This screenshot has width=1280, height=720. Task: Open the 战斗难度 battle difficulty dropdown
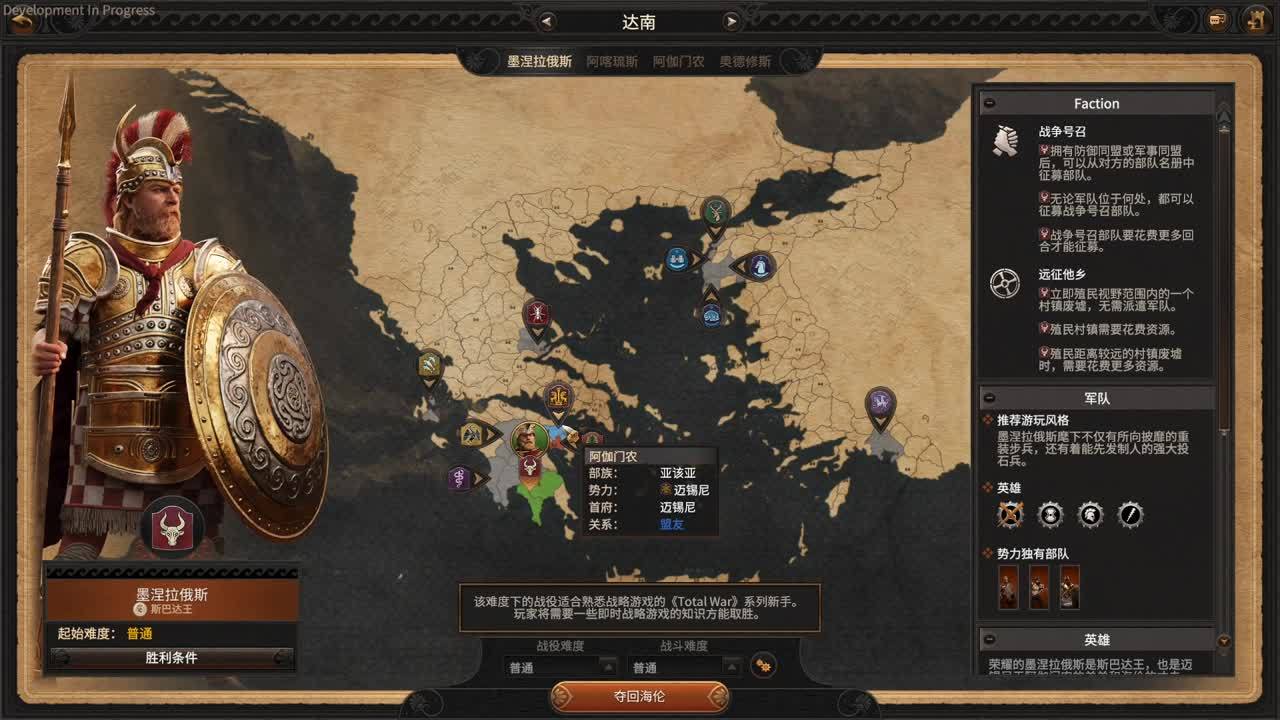click(685, 667)
